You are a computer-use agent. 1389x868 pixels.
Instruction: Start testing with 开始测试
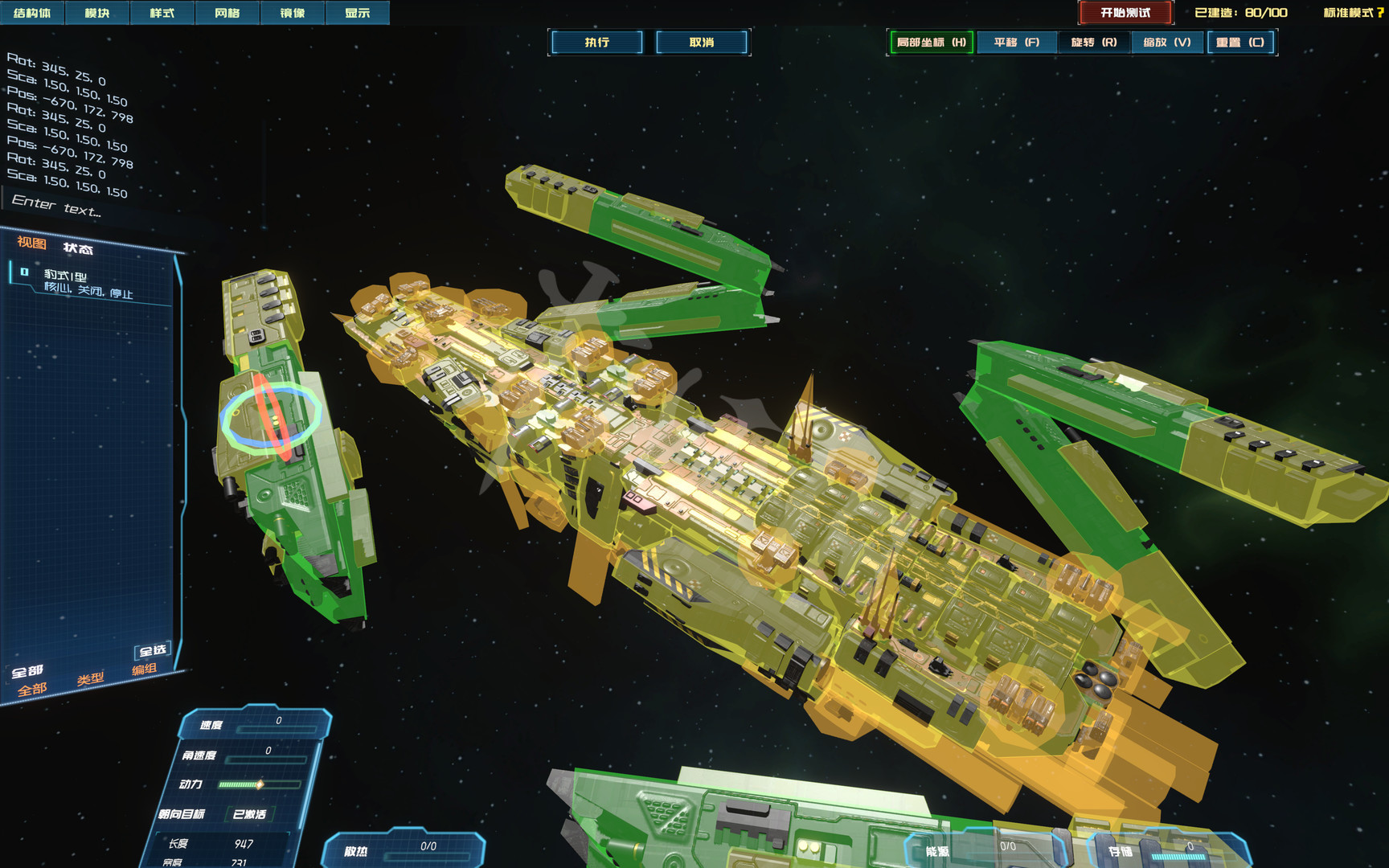tap(1125, 13)
